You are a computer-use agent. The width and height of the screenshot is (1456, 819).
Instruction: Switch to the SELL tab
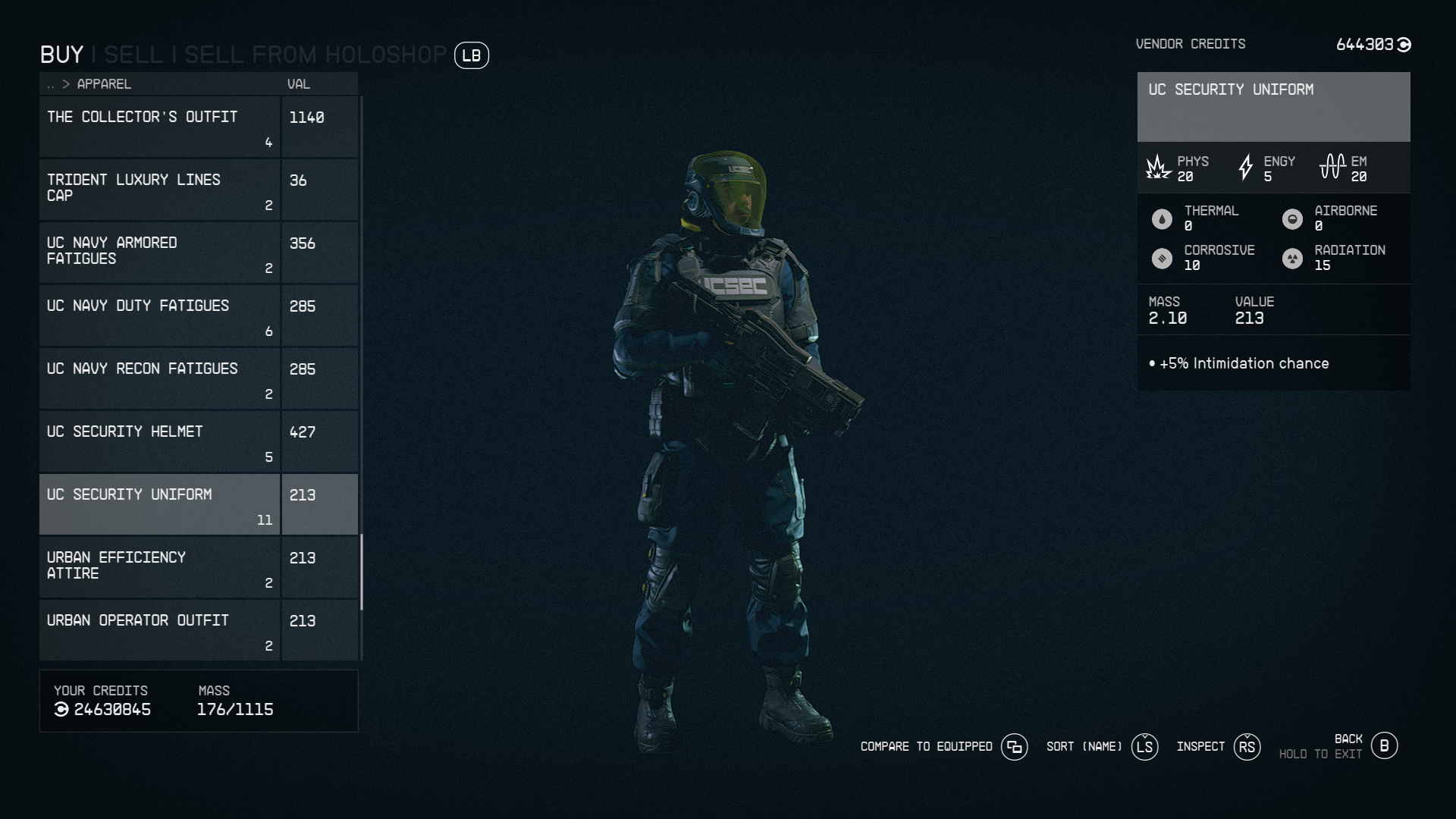pyautogui.click(x=134, y=54)
